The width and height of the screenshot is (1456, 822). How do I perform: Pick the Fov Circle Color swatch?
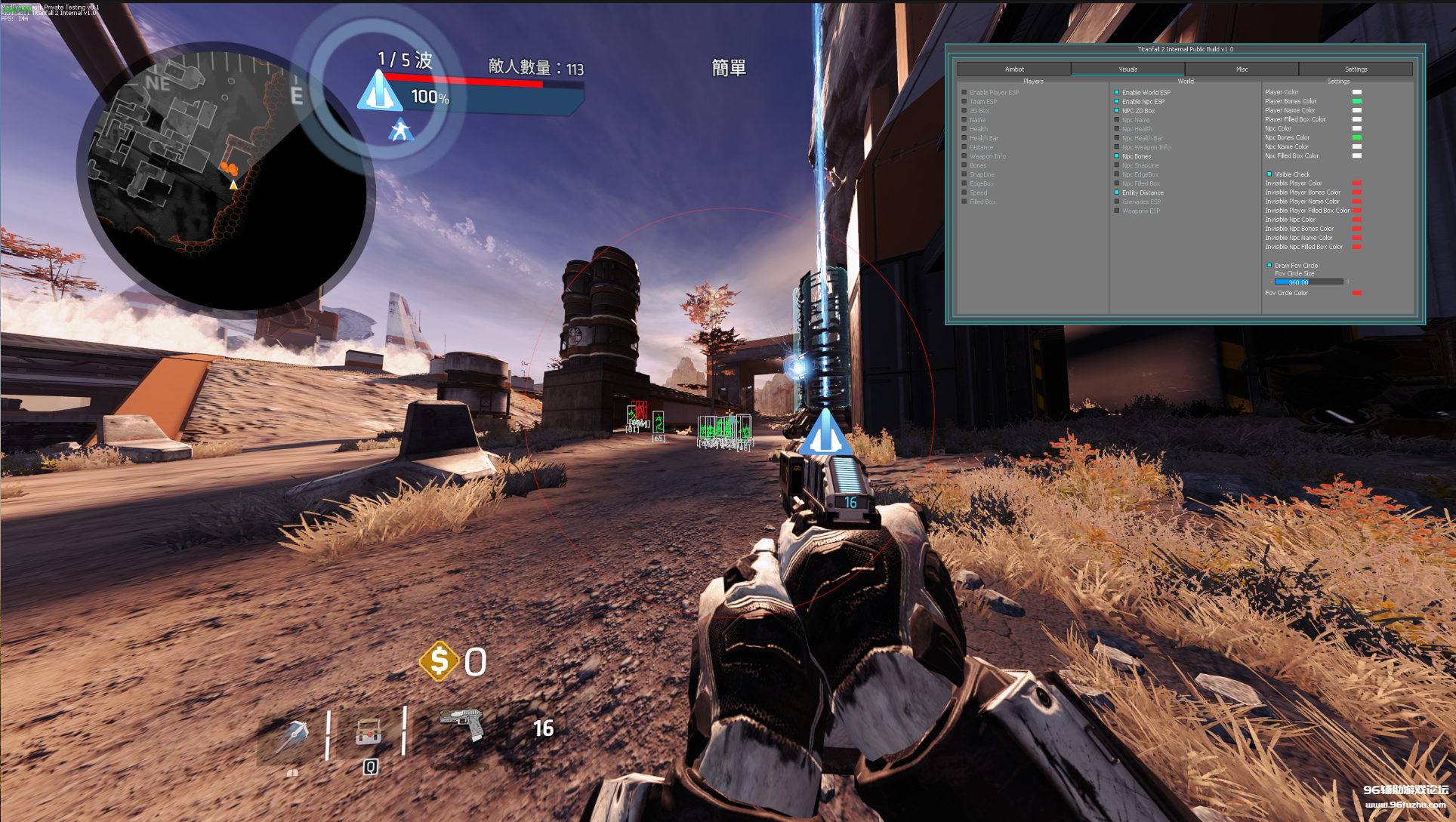pyautogui.click(x=1357, y=293)
